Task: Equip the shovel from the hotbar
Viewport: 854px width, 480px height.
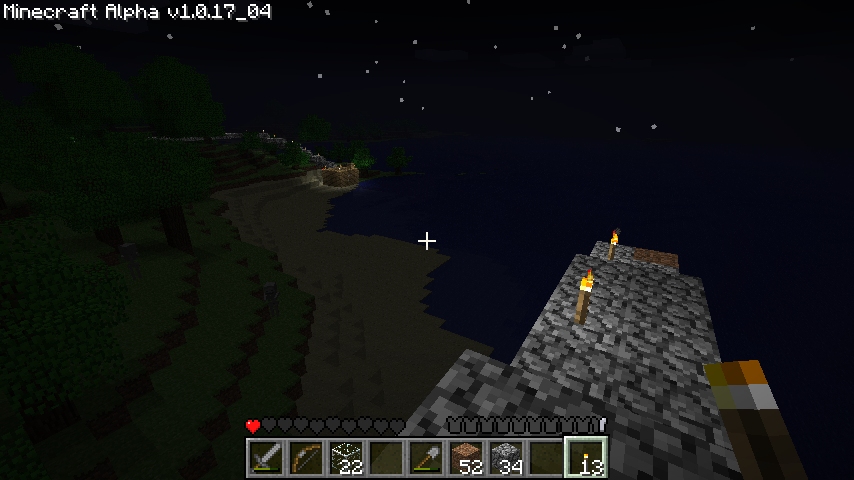Action: tap(426, 458)
